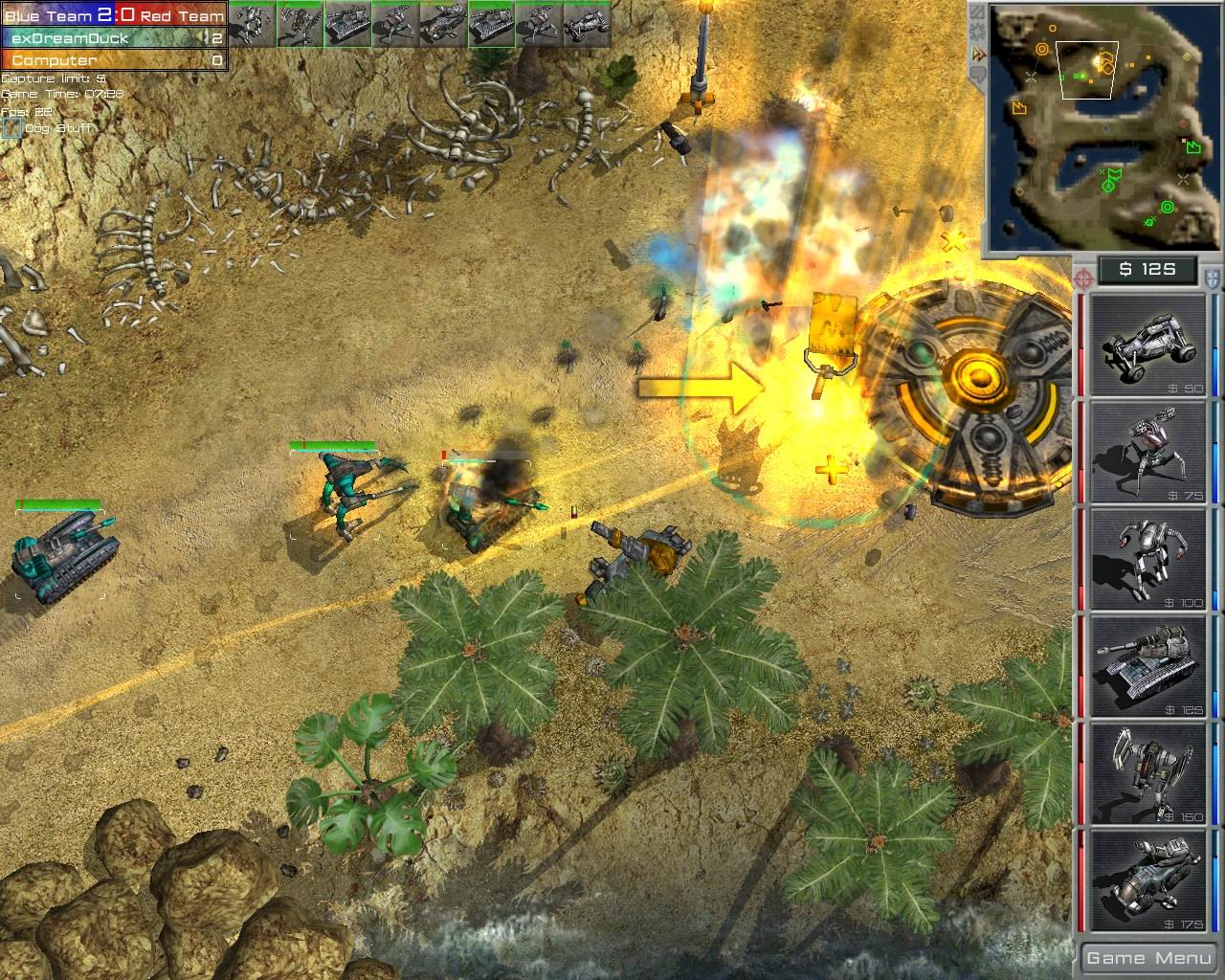Viewport: 1225px width, 980px height.
Task: Open the Game Menu
Action: [1147, 957]
